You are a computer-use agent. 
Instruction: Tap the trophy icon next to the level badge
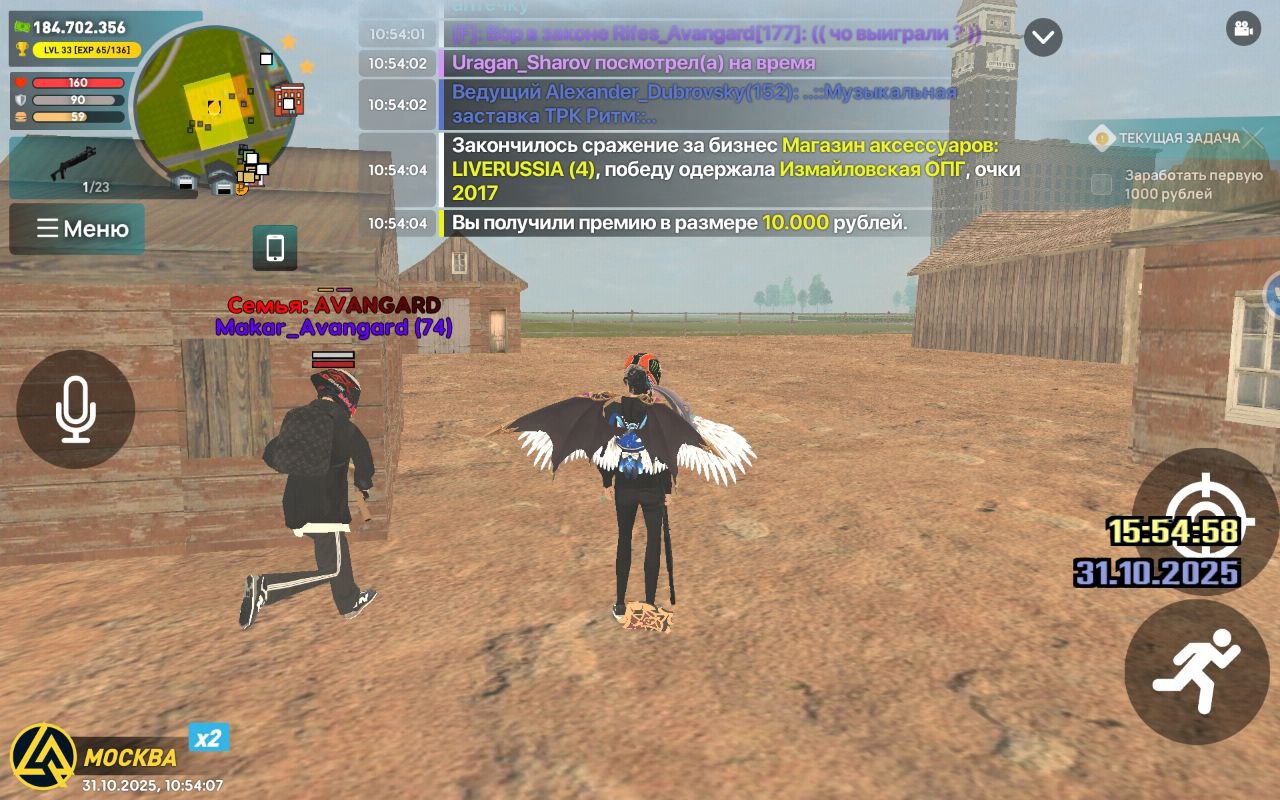point(23,49)
